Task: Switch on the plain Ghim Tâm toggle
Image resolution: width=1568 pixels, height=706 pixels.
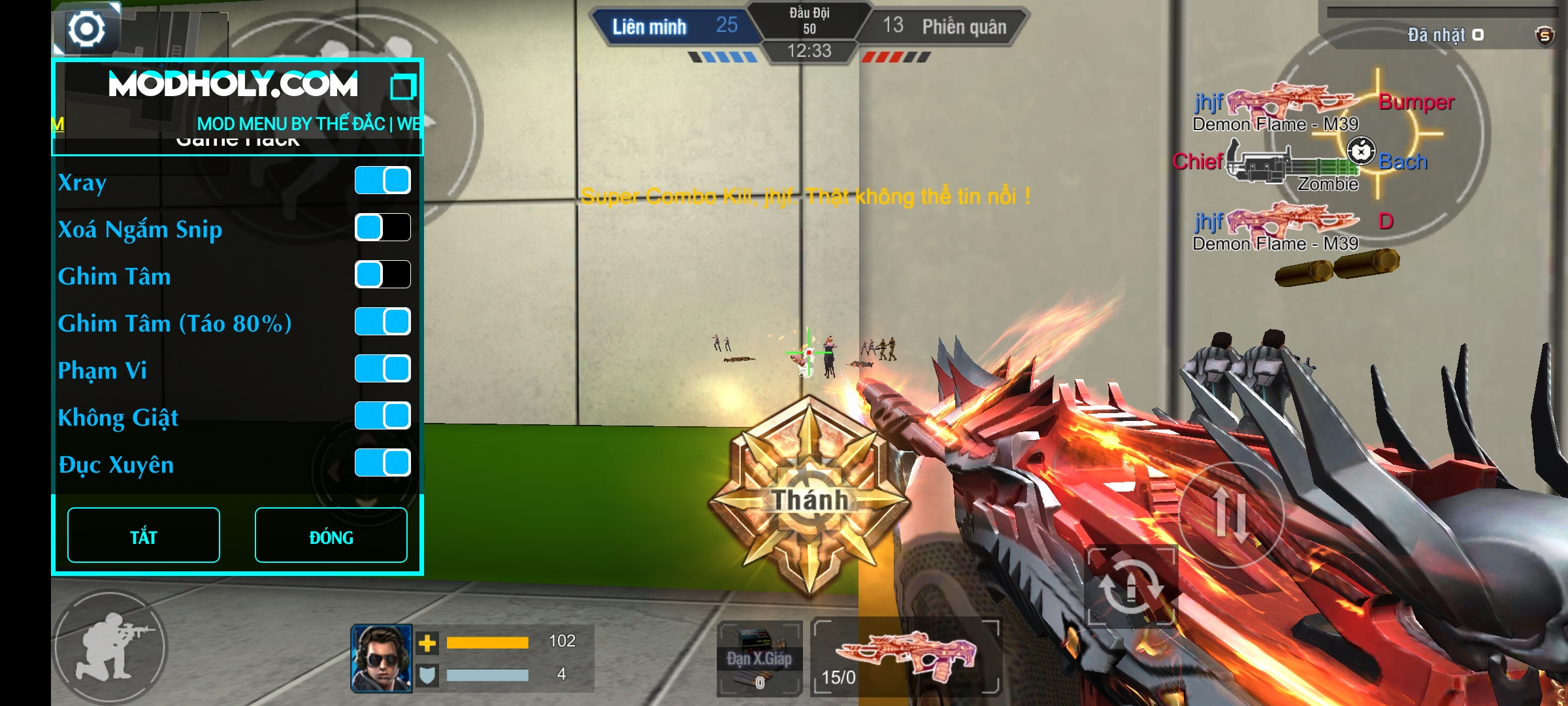Action: (382, 275)
